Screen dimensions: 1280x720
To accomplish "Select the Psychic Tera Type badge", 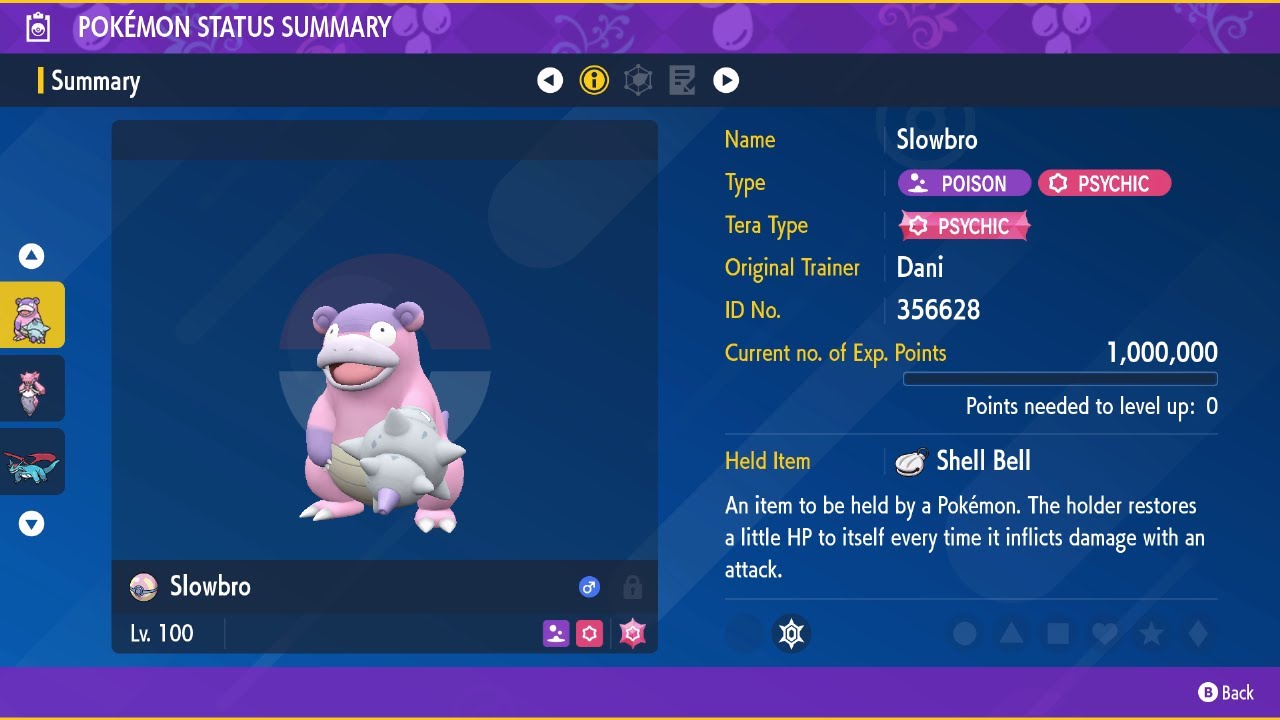I will [x=962, y=226].
